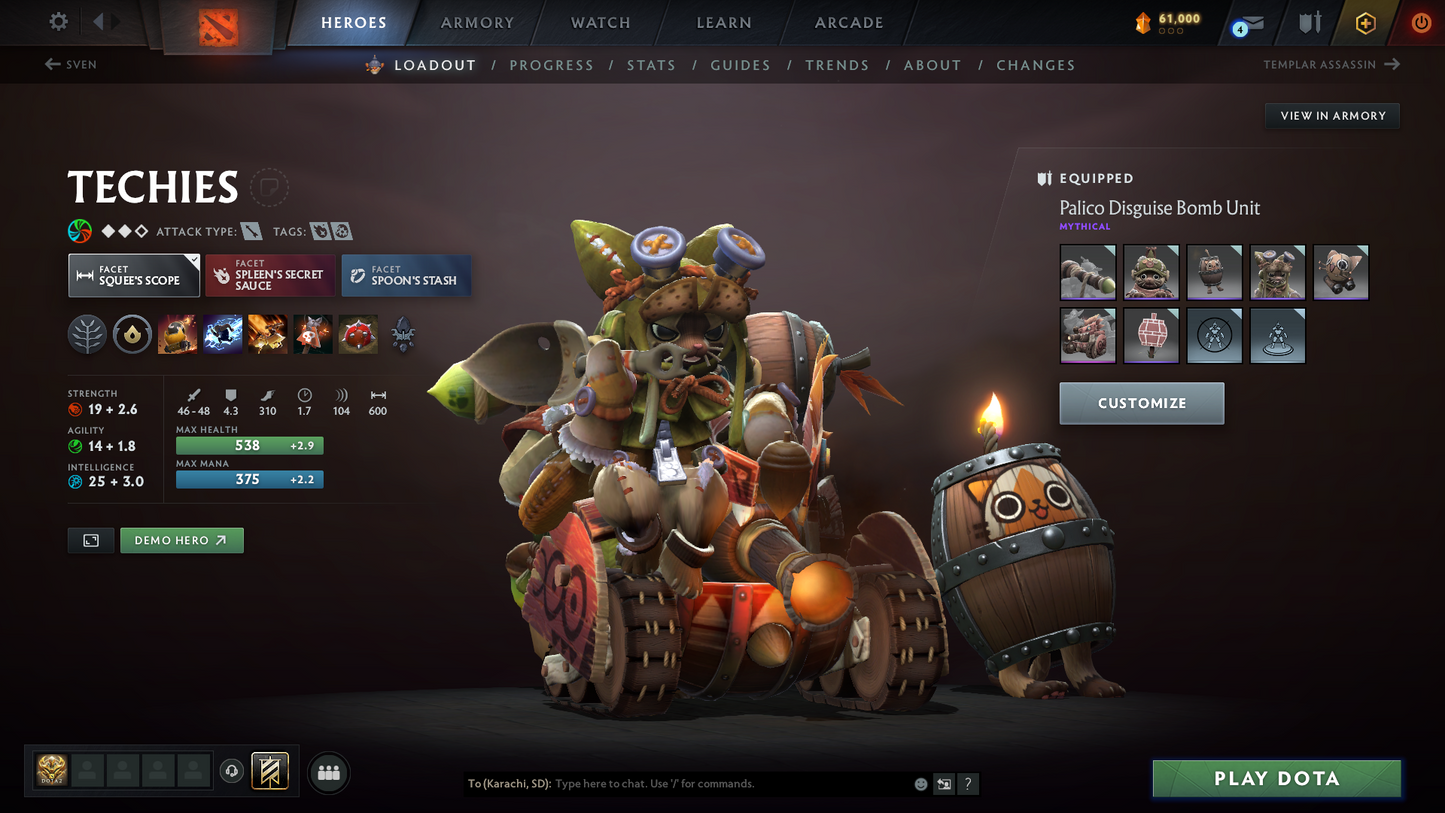
Task: Open the shop icon showing 61,000 gold
Action: 1165,22
